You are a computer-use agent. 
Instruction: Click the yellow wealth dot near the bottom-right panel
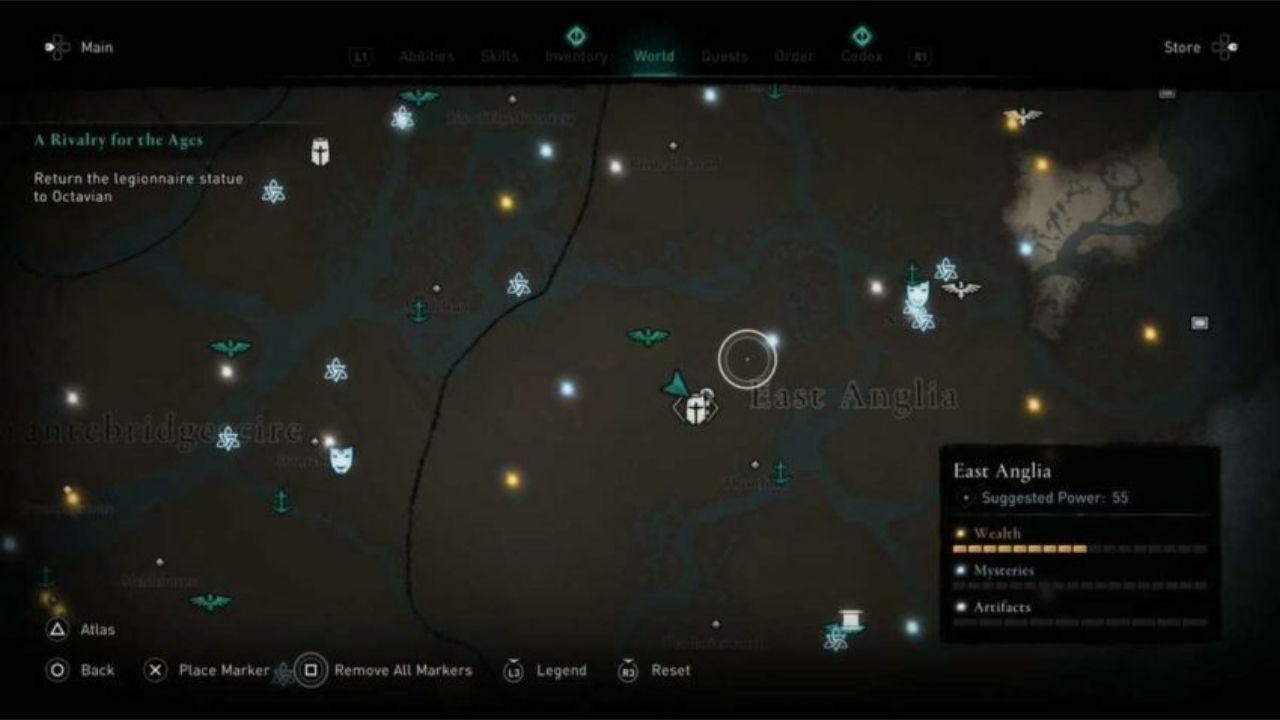pos(1033,404)
